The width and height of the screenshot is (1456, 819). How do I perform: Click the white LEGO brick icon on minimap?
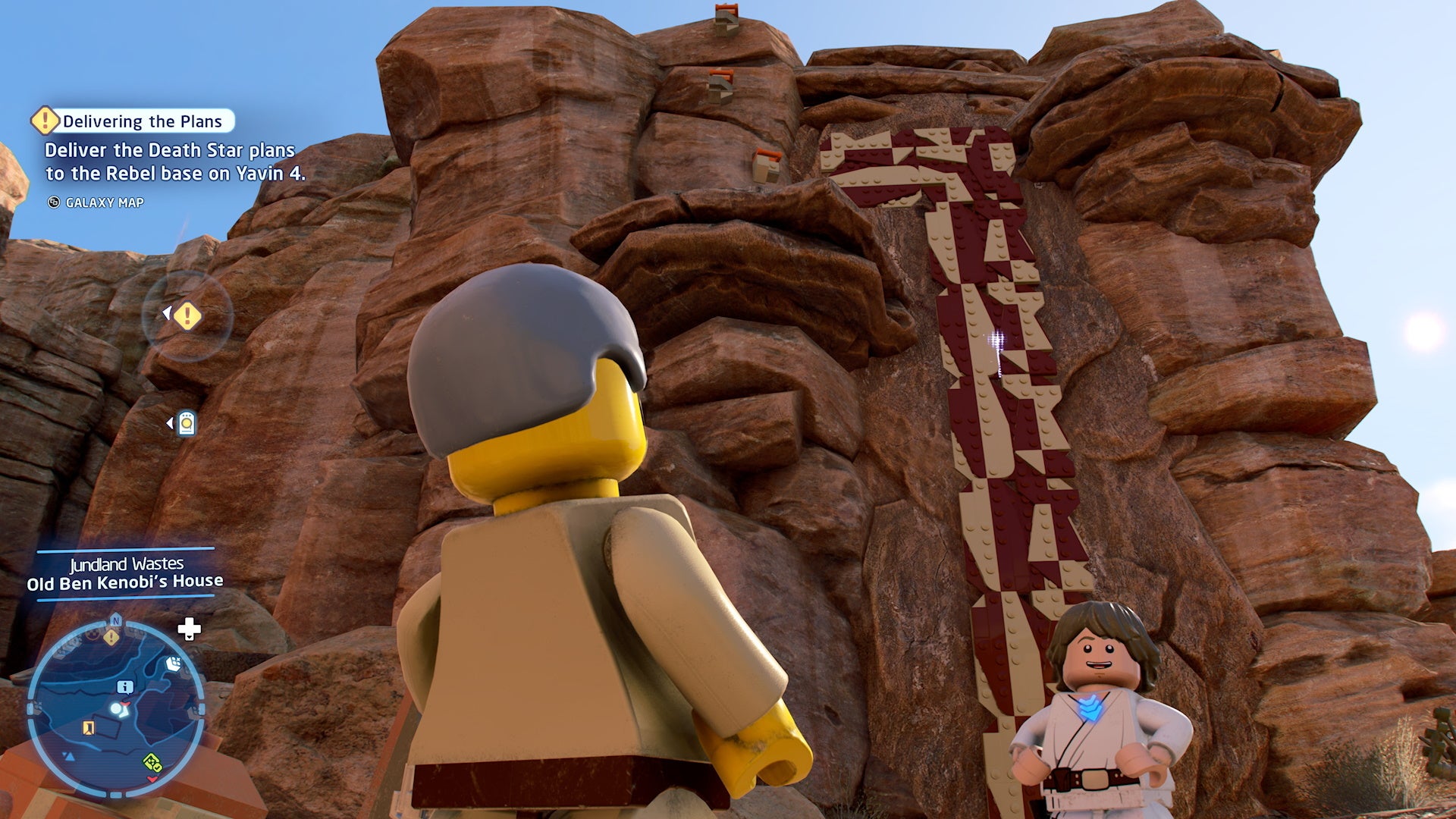(174, 663)
